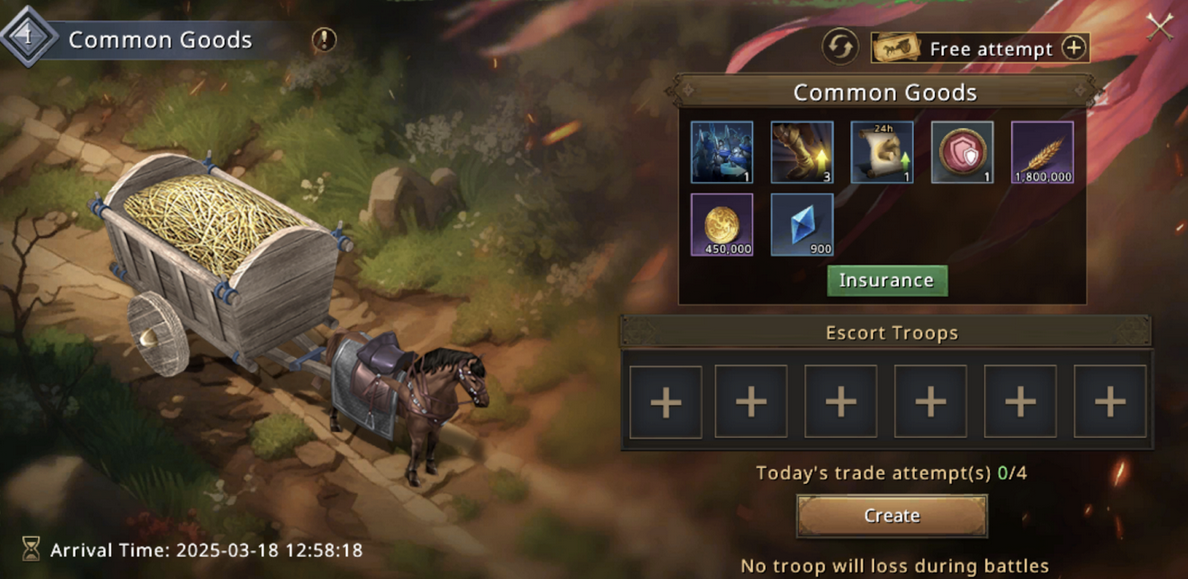Refresh the goods with the circular arrows button
The image size is (1188, 579).
(840, 47)
